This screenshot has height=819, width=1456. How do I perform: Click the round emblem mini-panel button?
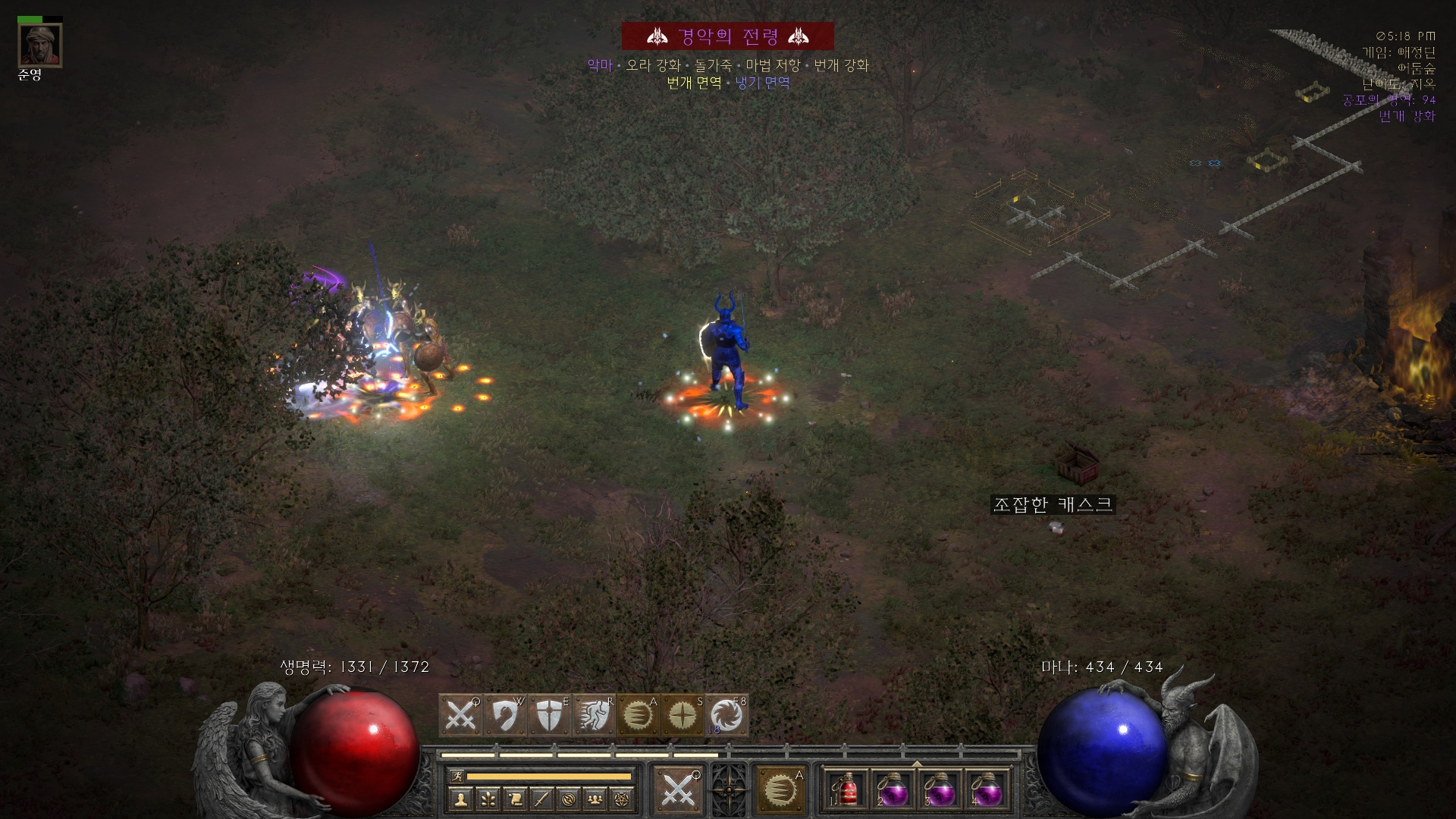tap(569, 799)
